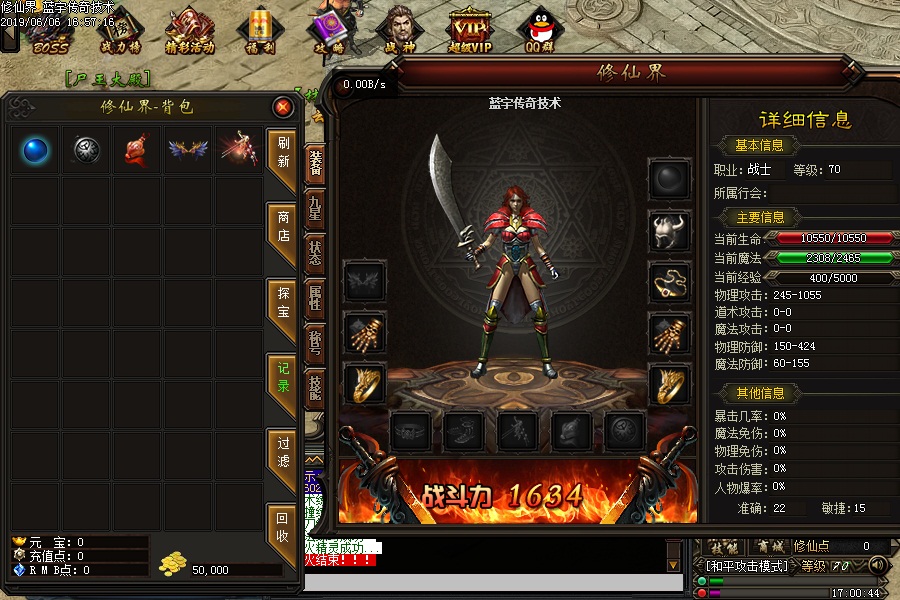The image size is (900, 600).
Task: Click the 刷新 refresh bag button
Action: pos(283,152)
